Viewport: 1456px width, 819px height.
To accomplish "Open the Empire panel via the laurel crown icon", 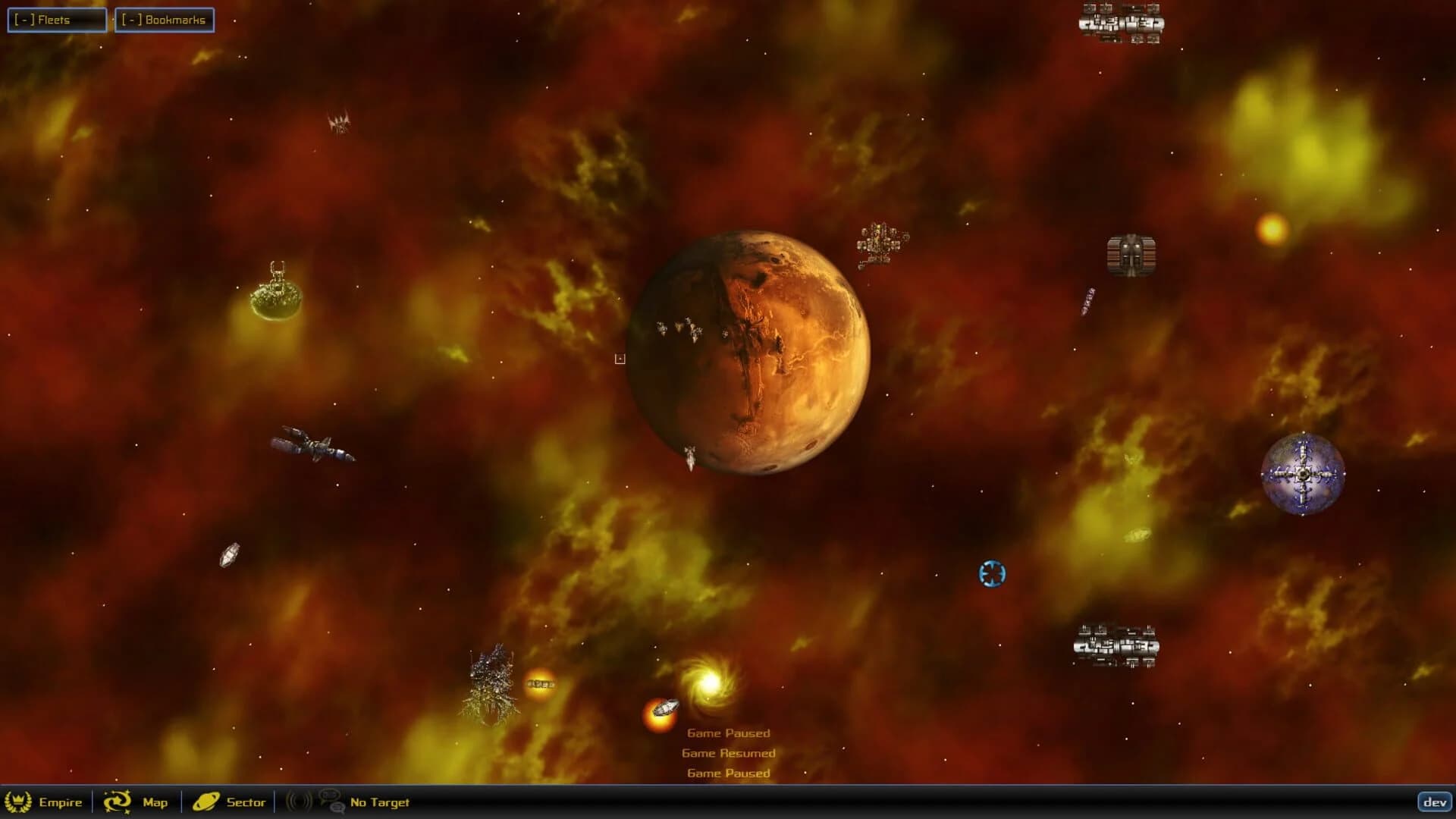I will click(19, 802).
